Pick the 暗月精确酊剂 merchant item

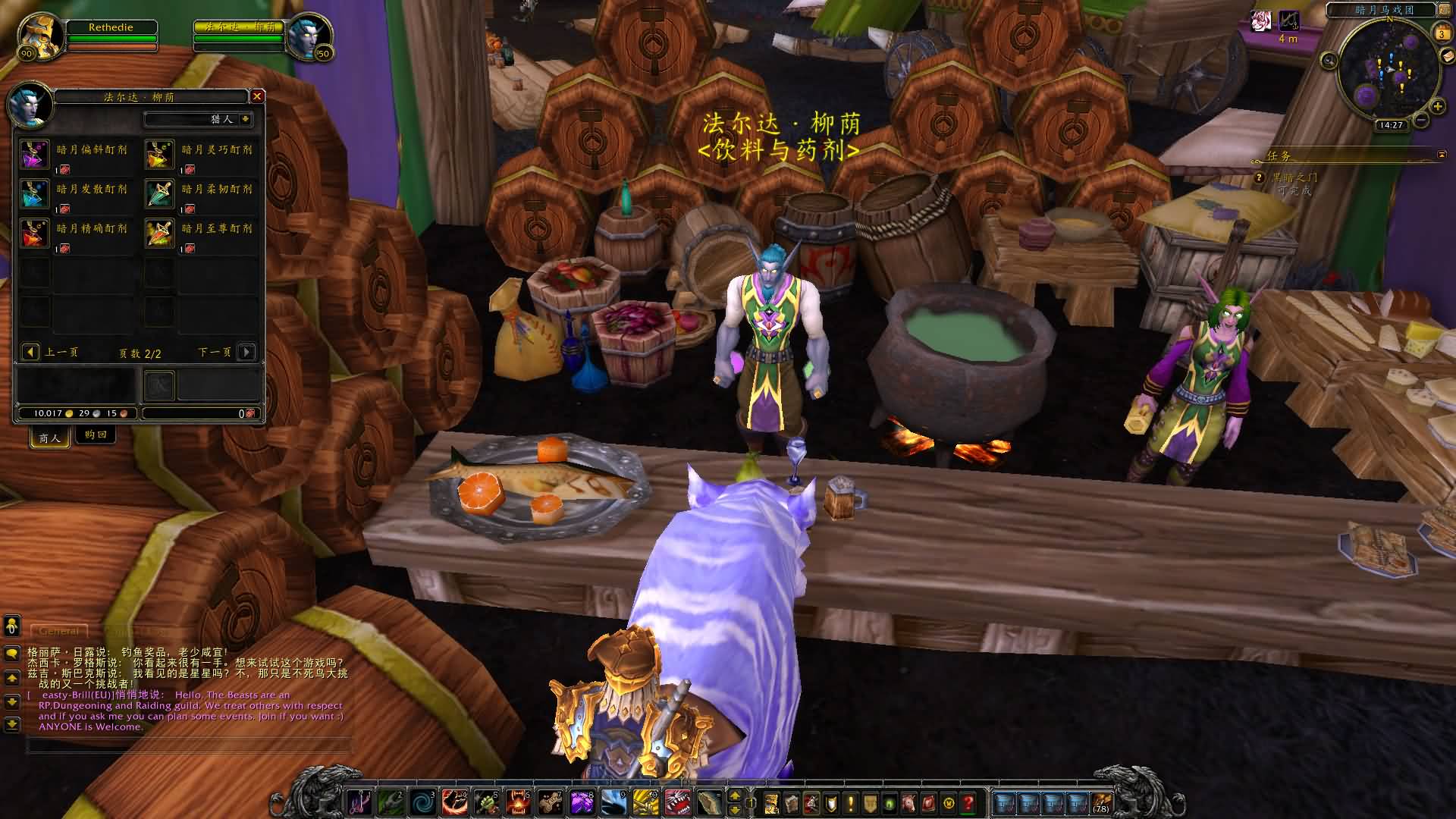click(x=34, y=234)
